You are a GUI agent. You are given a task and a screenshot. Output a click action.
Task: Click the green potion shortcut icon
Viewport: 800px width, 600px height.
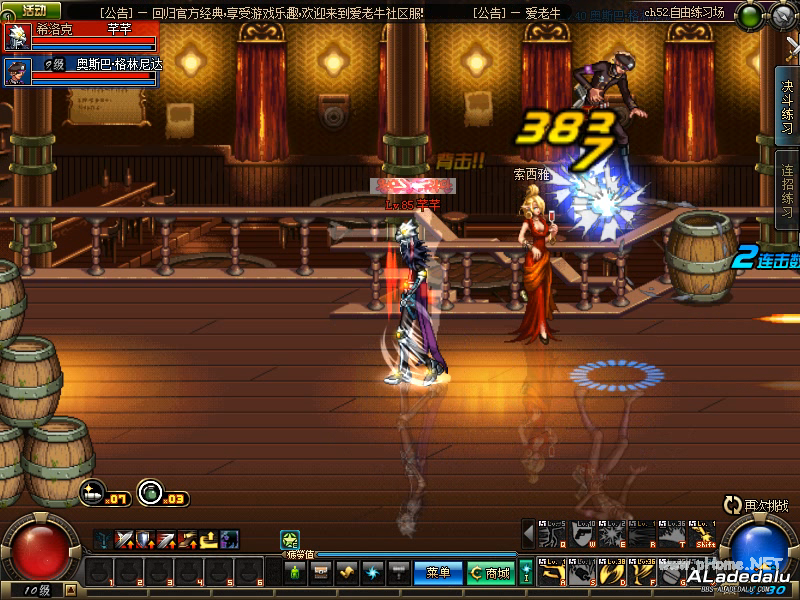[x=296, y=572]
